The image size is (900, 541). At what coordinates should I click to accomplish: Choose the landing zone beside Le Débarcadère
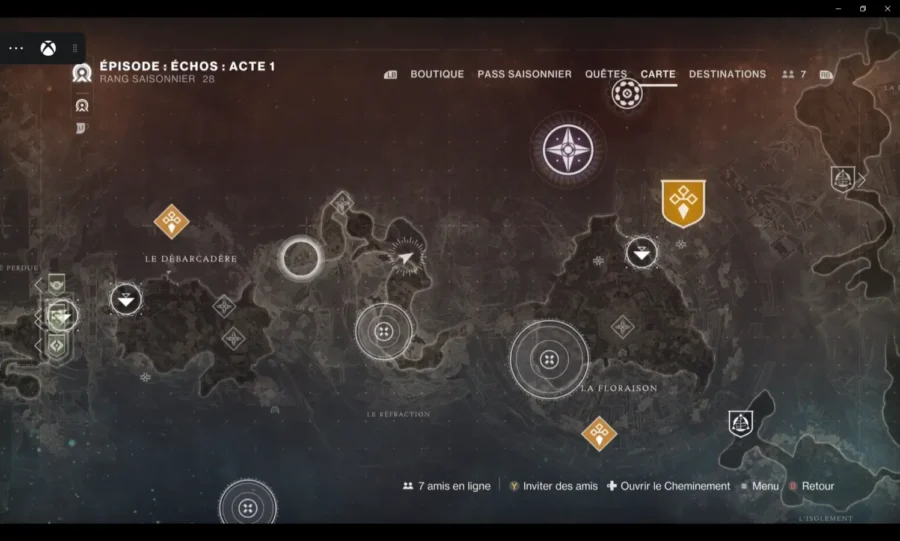point(126,298)
